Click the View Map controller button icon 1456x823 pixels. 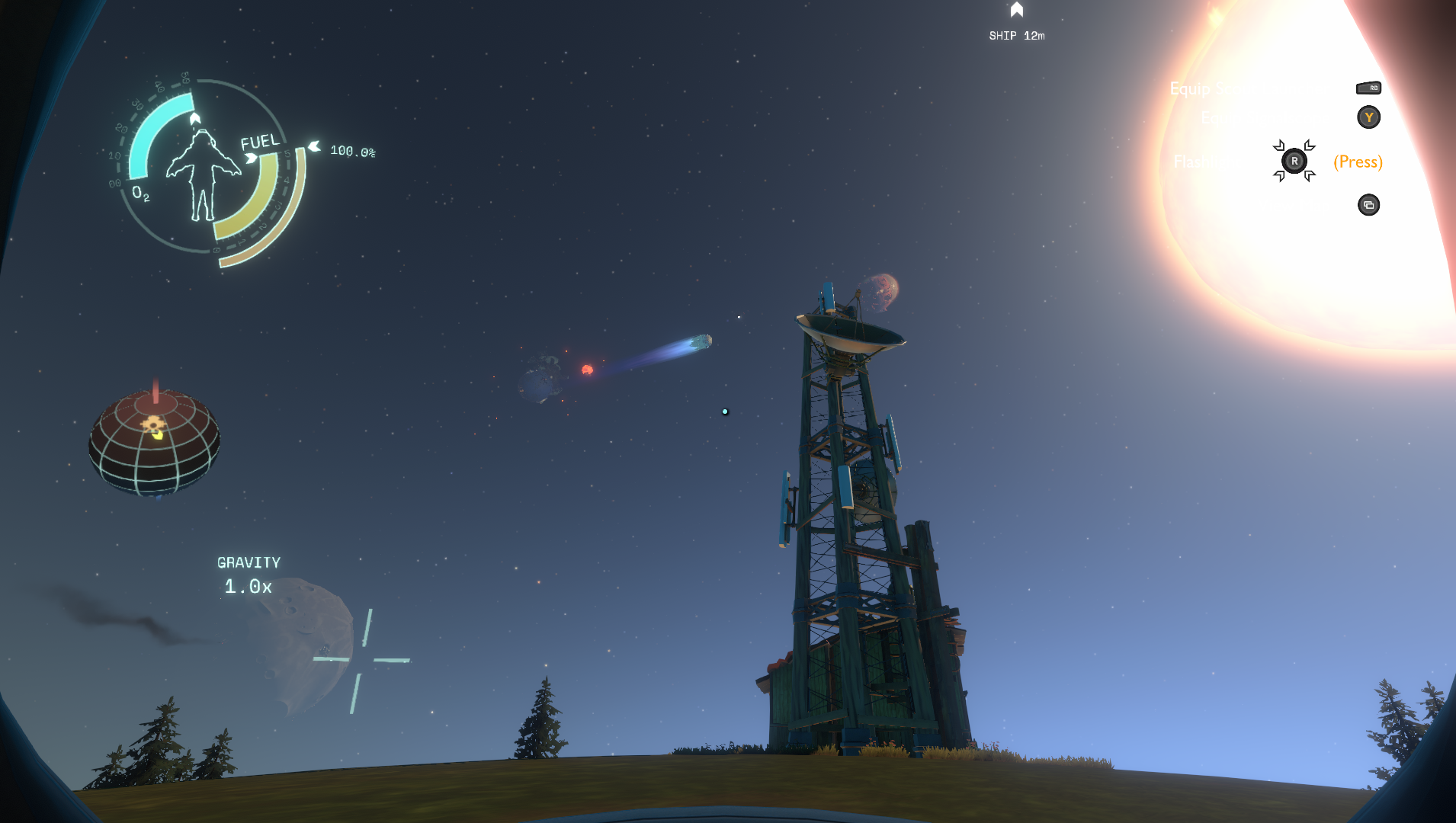coord(1369,206)
